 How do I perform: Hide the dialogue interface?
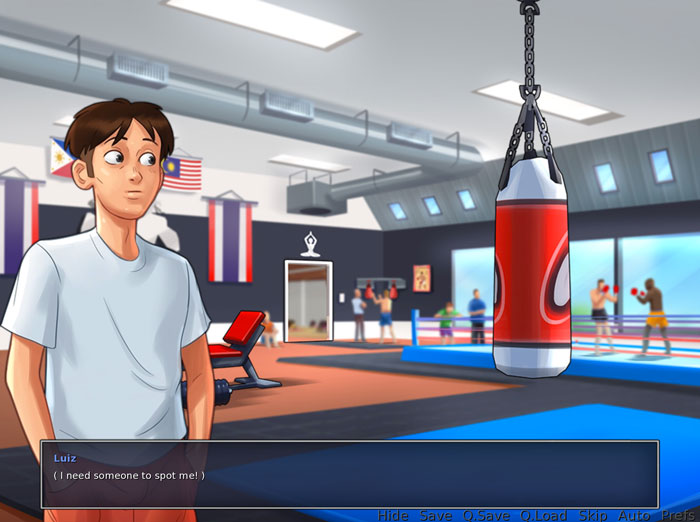392,515
